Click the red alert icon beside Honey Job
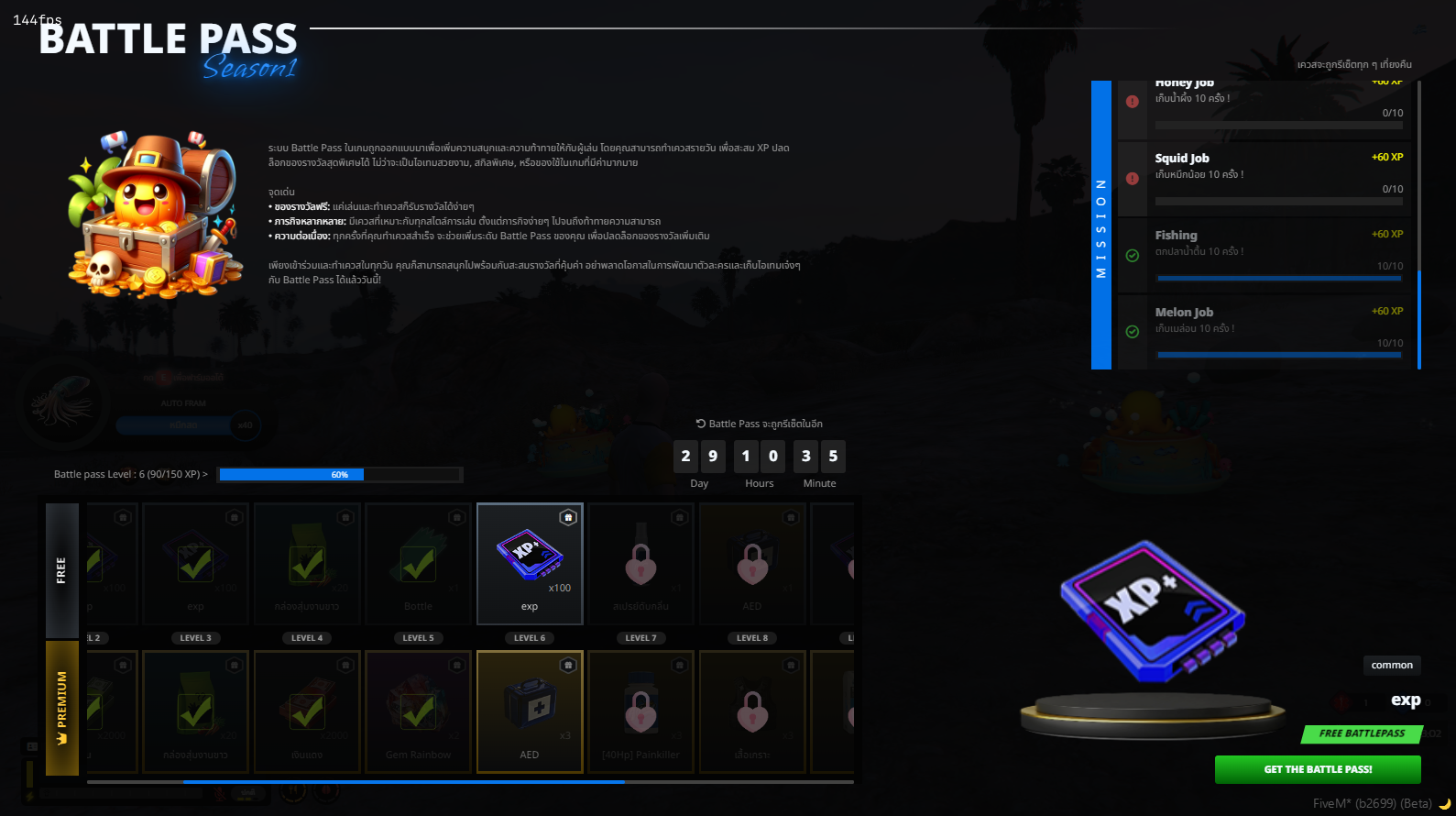This screenshot has width=1456, height=816. tap(1133, 104)
